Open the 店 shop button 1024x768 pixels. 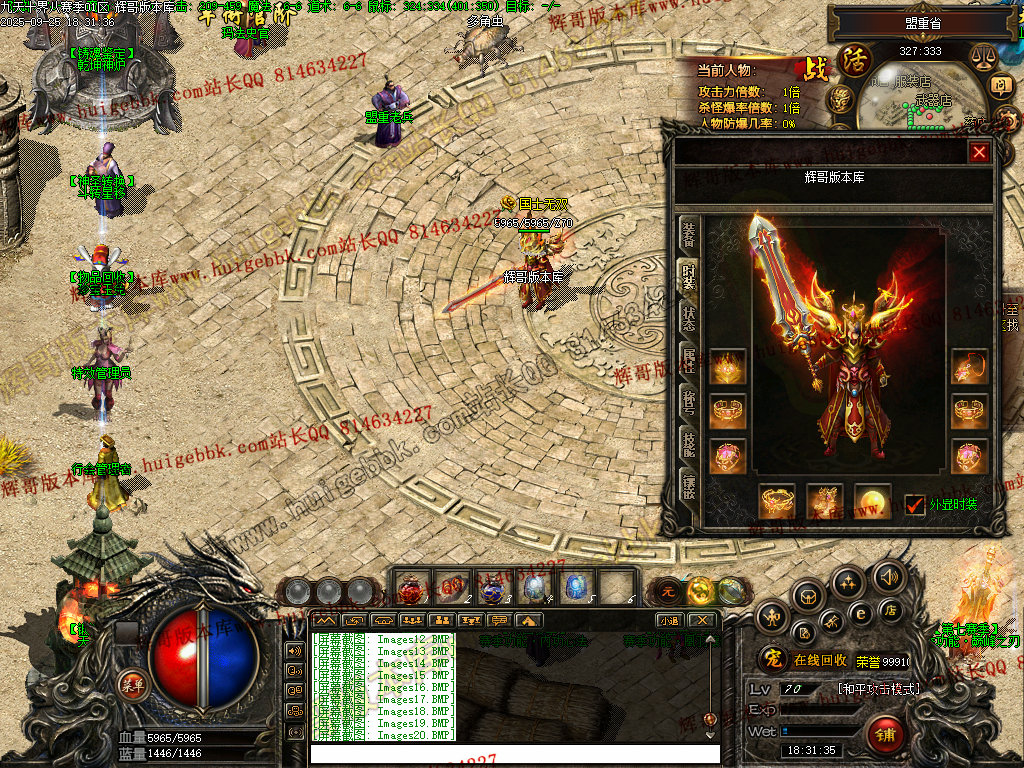(888, 610)
